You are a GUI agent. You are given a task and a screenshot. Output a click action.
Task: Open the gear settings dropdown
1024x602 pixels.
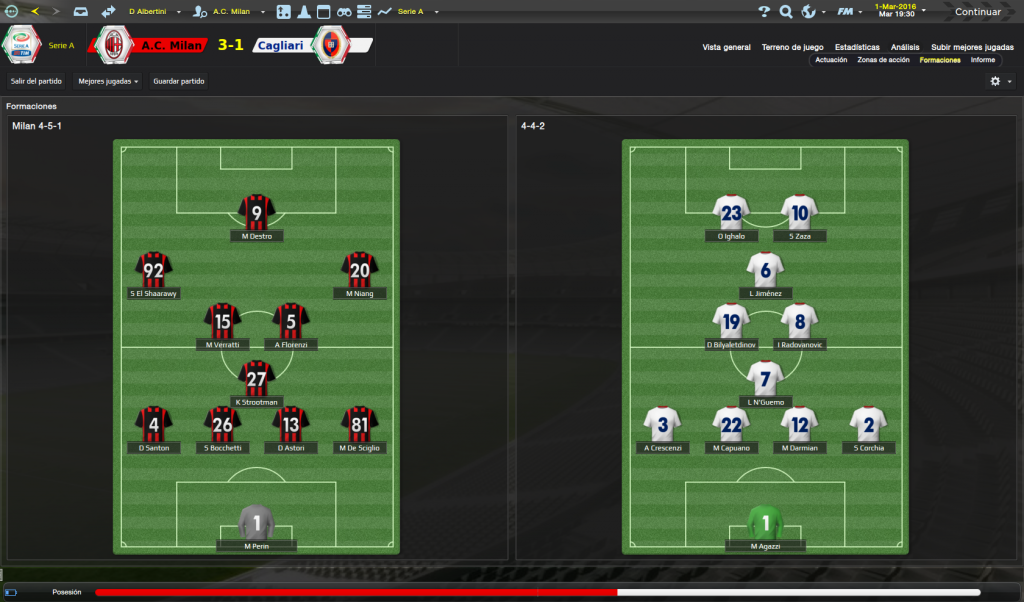[1000, 81]
